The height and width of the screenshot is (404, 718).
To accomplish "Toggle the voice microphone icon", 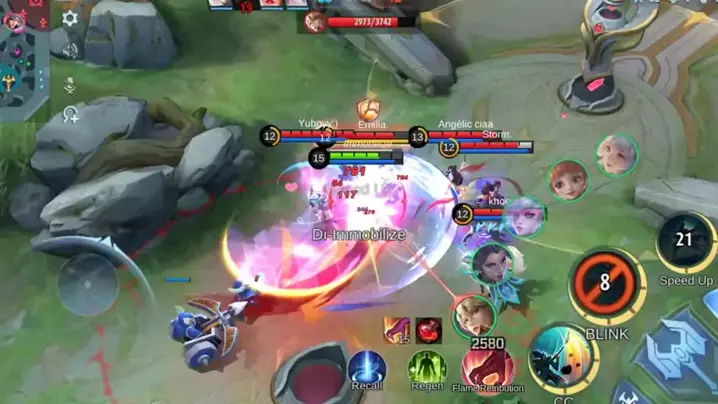I will point(70,84).
